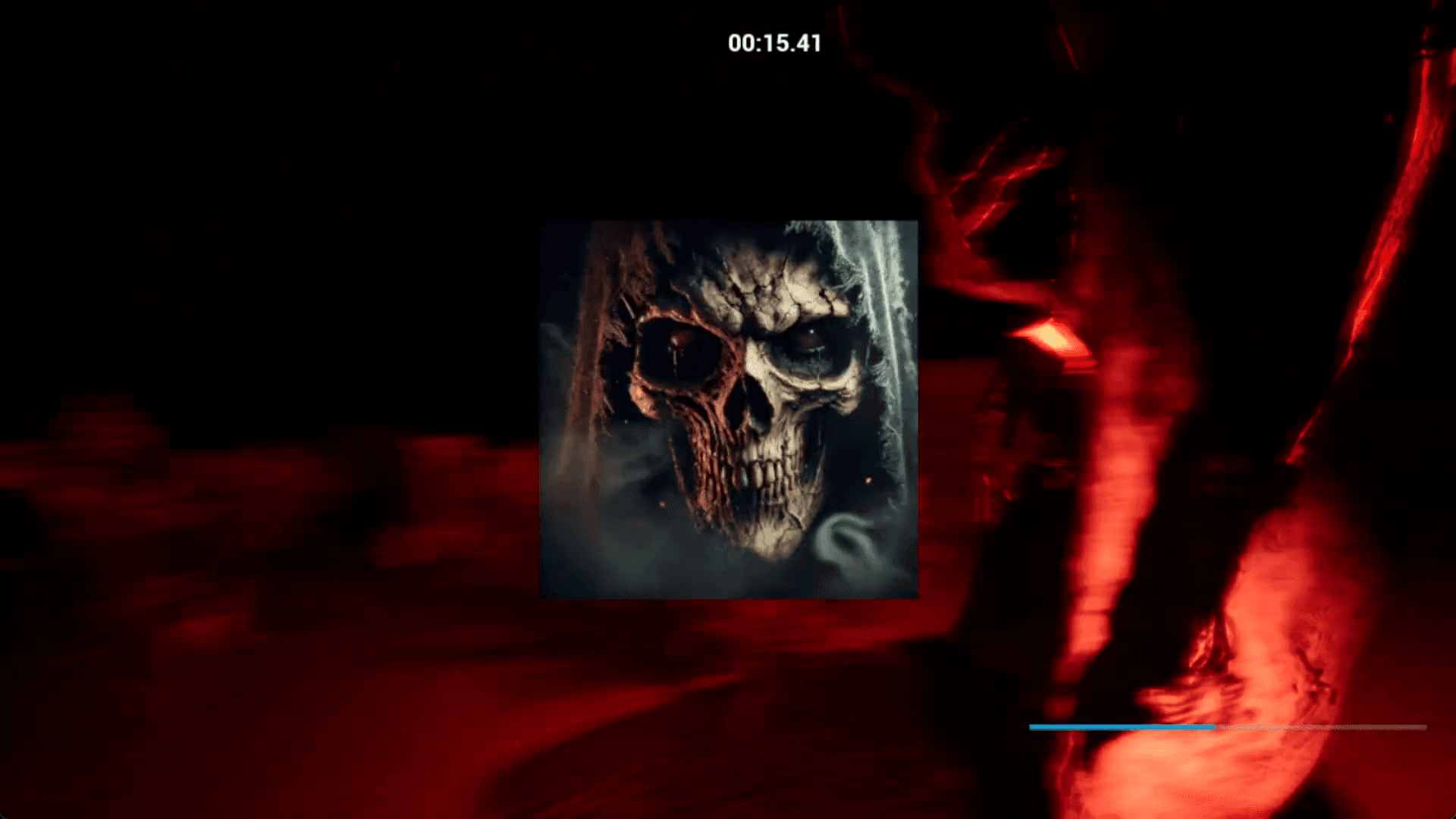Click the end of the progress bar
Screen dimensions: 1456x819
click(x=1426, y=726)
